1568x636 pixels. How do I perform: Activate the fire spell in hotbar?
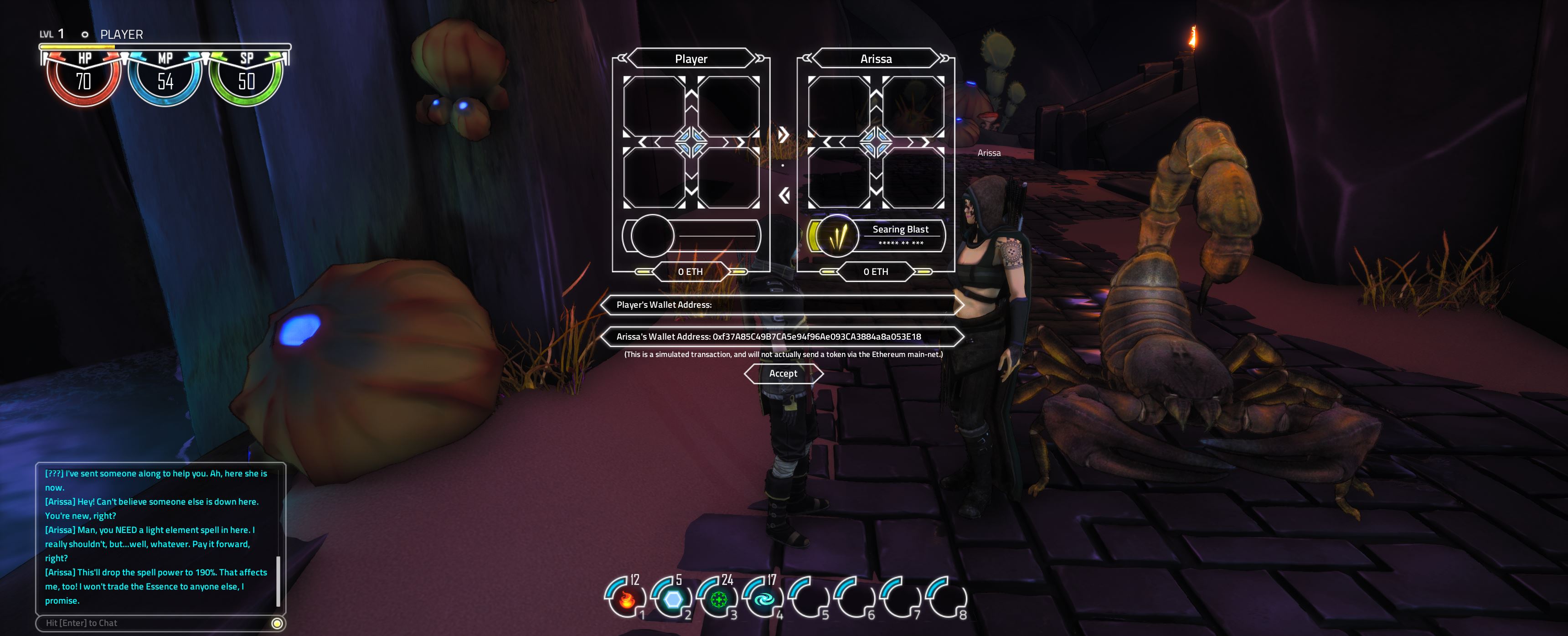[x=626, y=599]
